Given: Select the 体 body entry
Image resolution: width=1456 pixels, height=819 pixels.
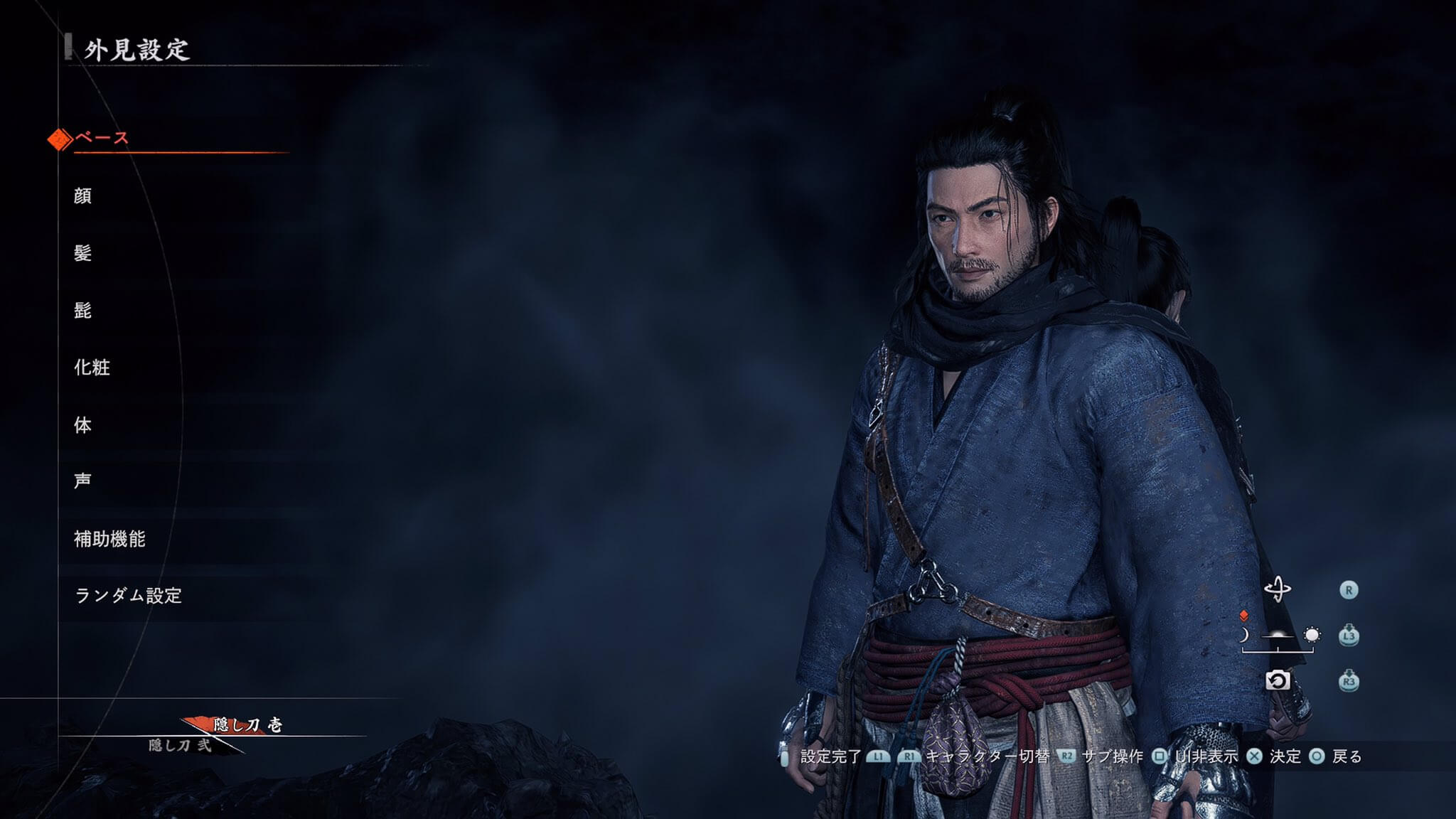Looking at the screenshot, I should (83, 425).
